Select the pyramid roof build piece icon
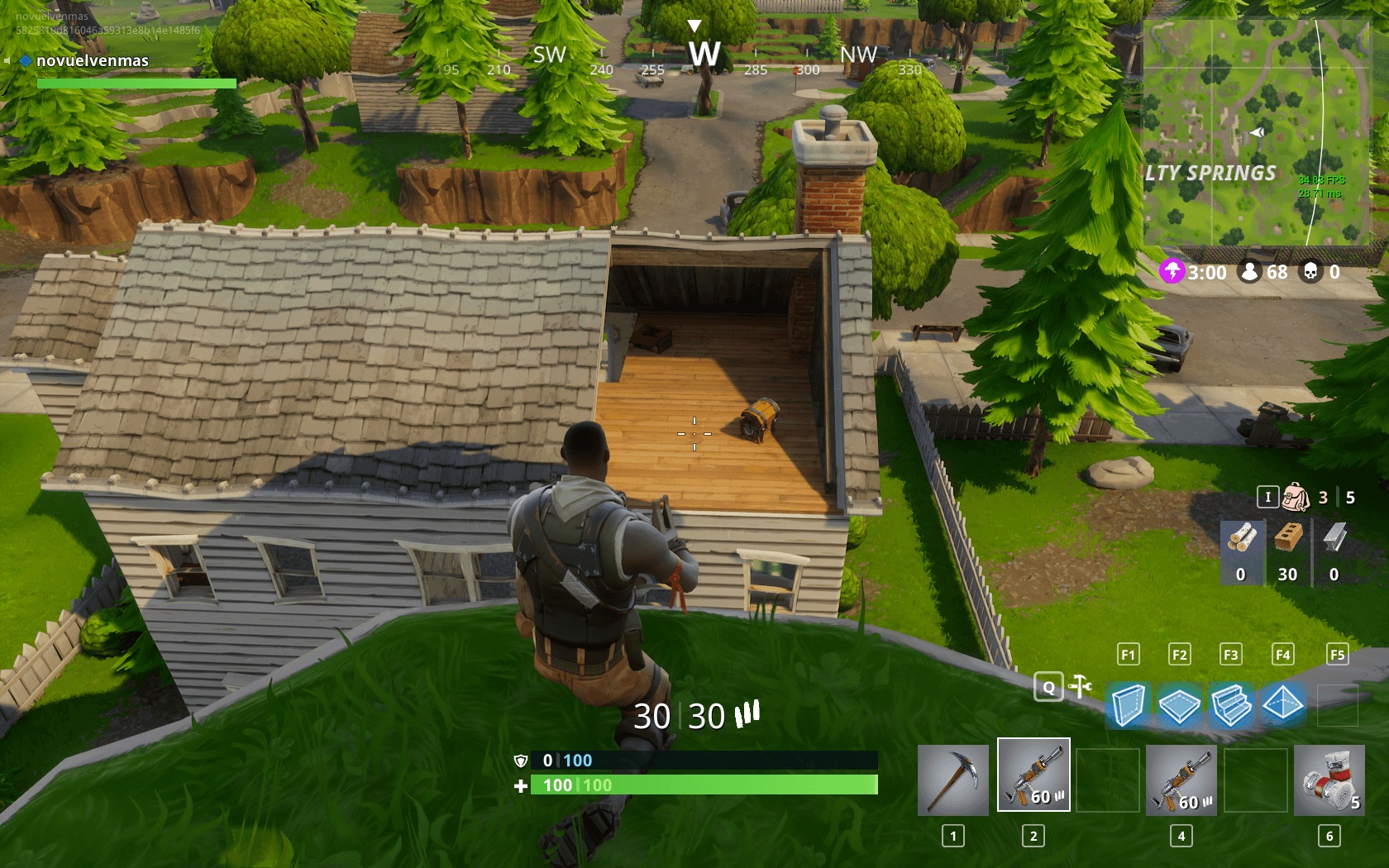This screenshot has width=1389, height=868. (x=1284, y=704)
